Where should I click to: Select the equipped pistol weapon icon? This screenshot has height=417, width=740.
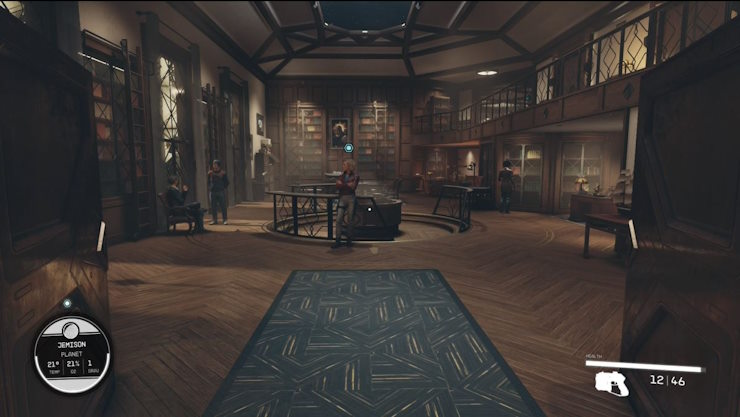611,383
